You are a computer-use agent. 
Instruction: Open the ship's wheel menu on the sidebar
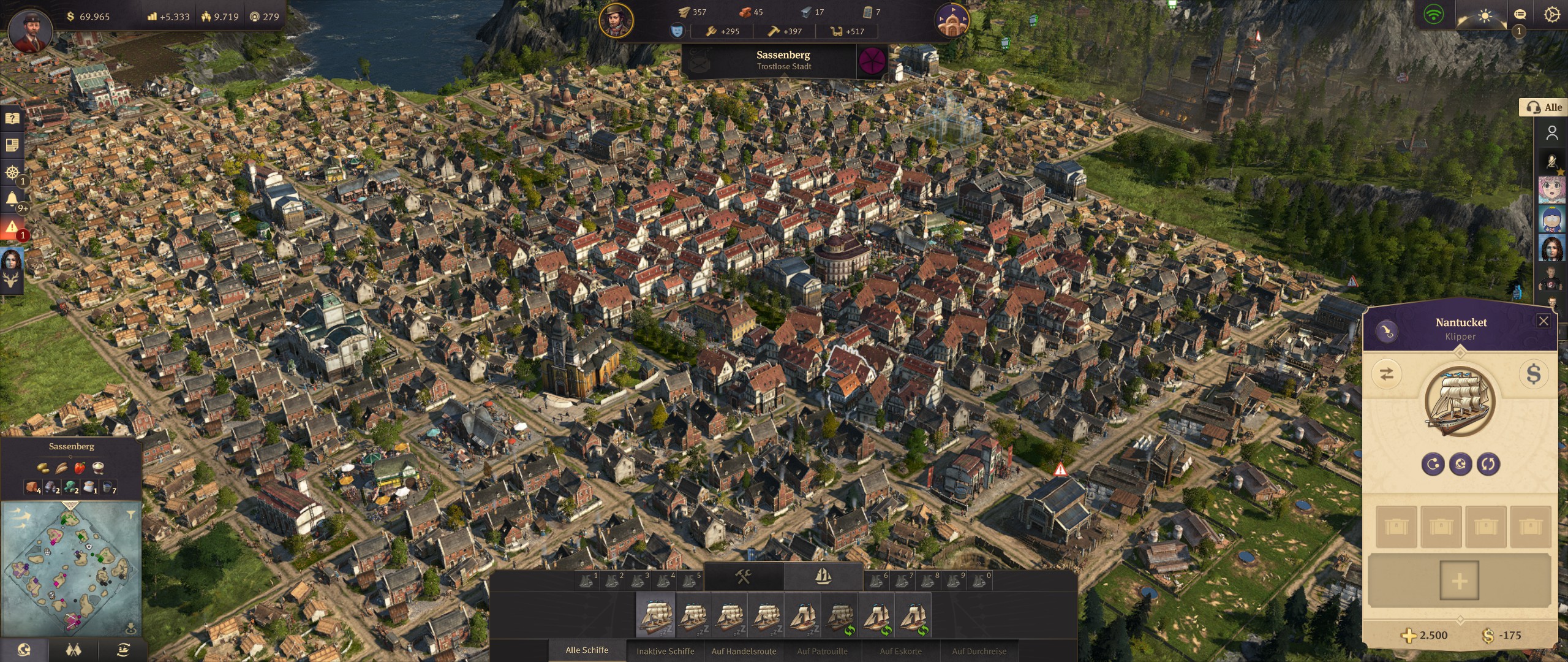[12, 172]
